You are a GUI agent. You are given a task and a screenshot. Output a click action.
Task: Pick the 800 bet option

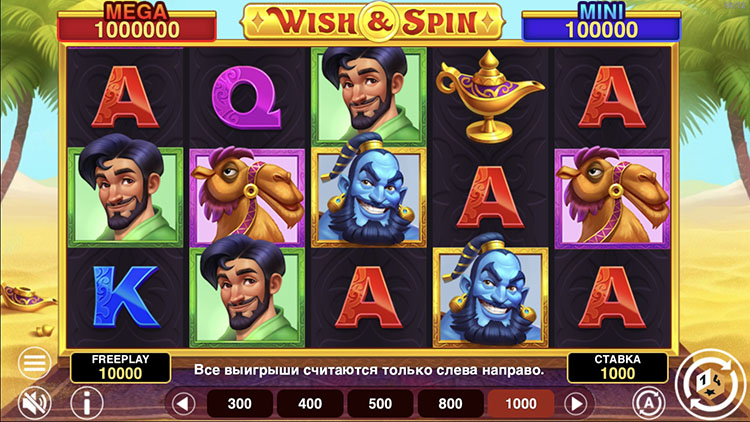click(x=450, y=404)
